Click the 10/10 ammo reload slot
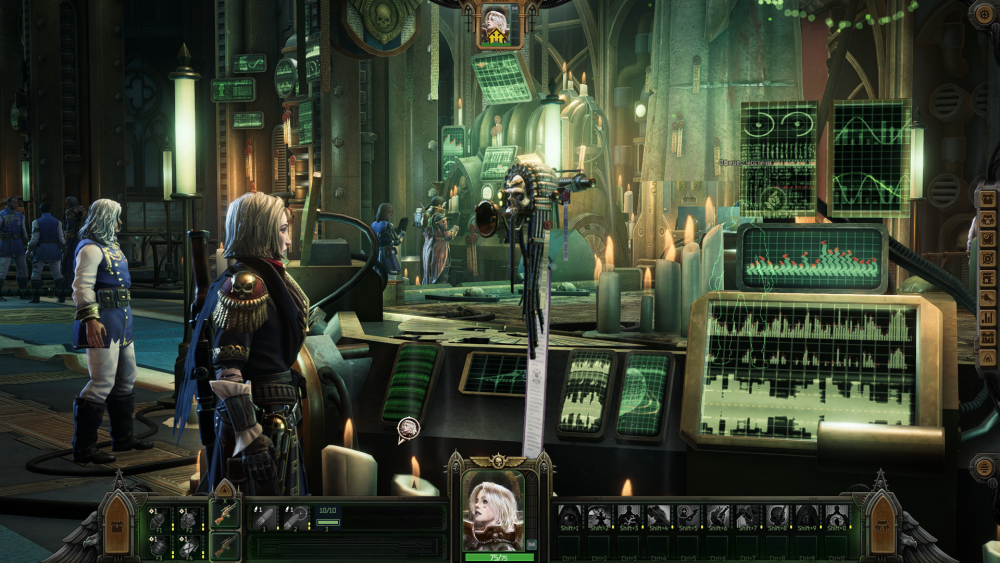This screenshot has width=1000, height=563. coord(328,517)
